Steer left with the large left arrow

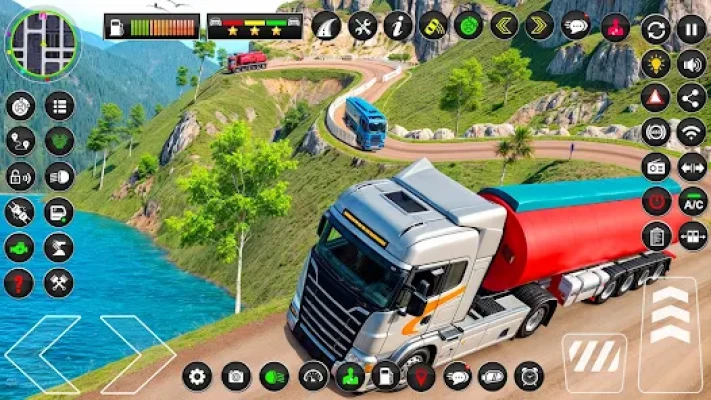[x=40, y=353]
